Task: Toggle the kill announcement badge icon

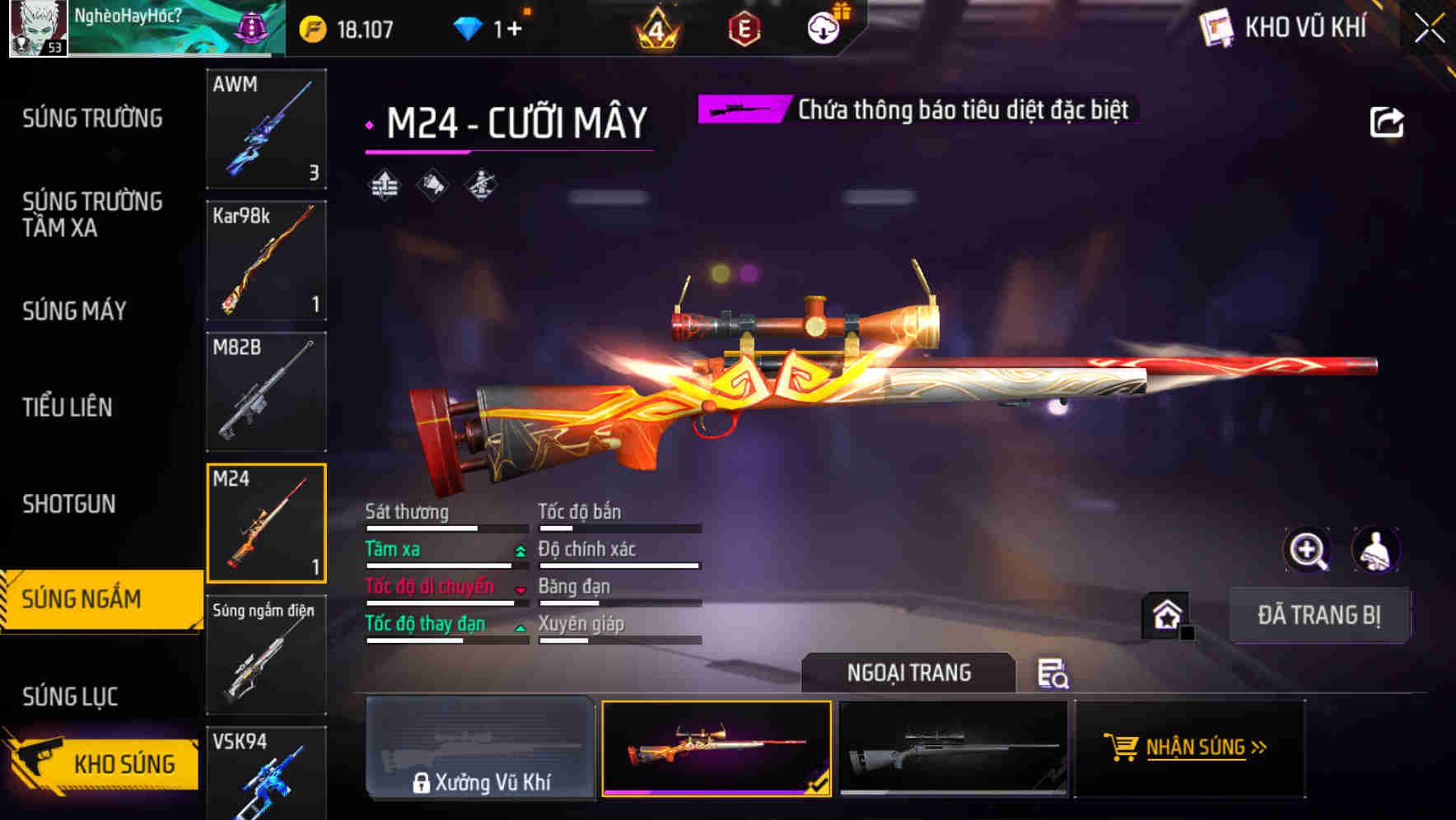Action: (x=432, y=185)
